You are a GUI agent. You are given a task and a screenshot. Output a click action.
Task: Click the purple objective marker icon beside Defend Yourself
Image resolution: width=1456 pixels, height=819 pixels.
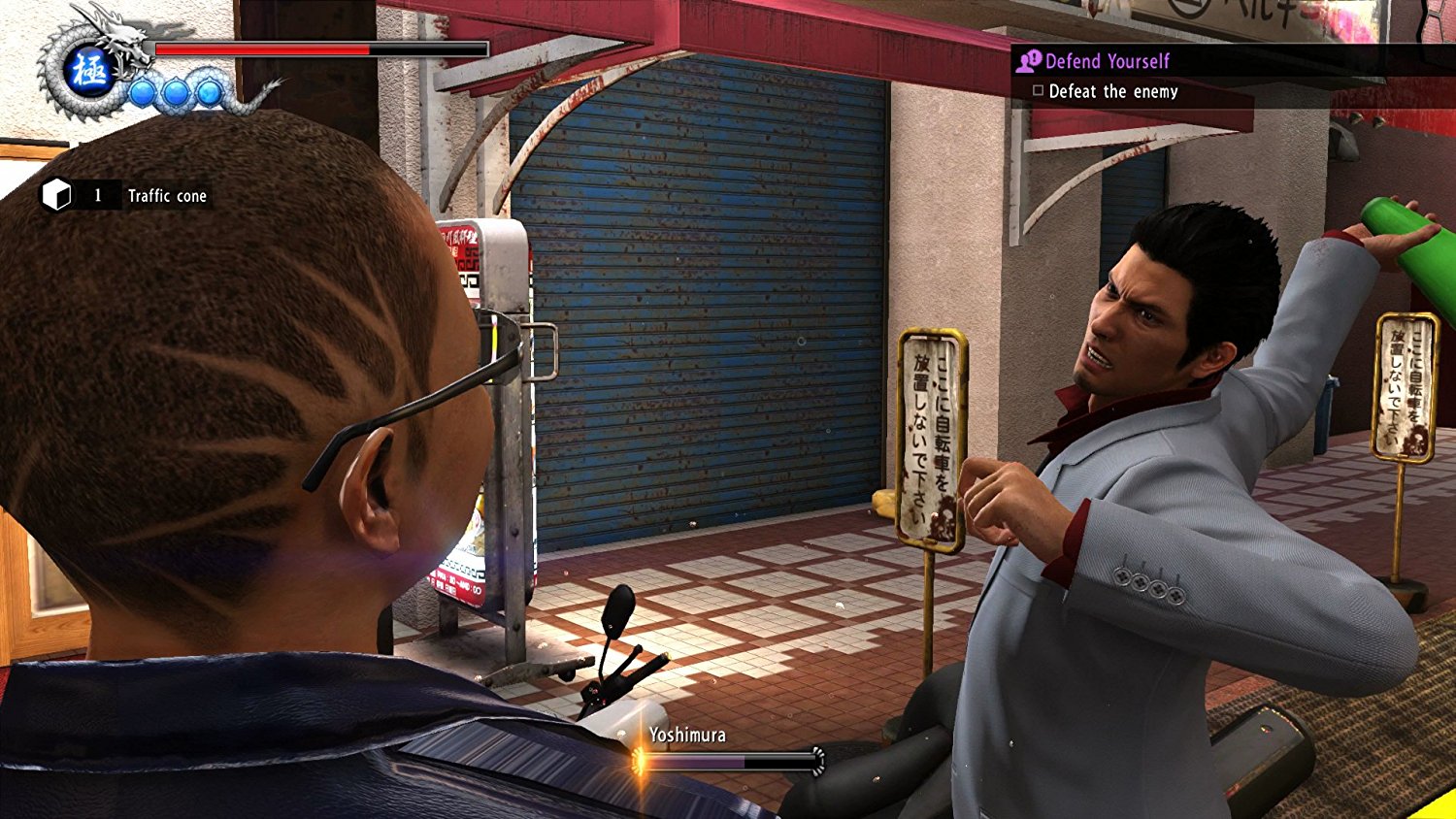click(x=1028, y=61)
